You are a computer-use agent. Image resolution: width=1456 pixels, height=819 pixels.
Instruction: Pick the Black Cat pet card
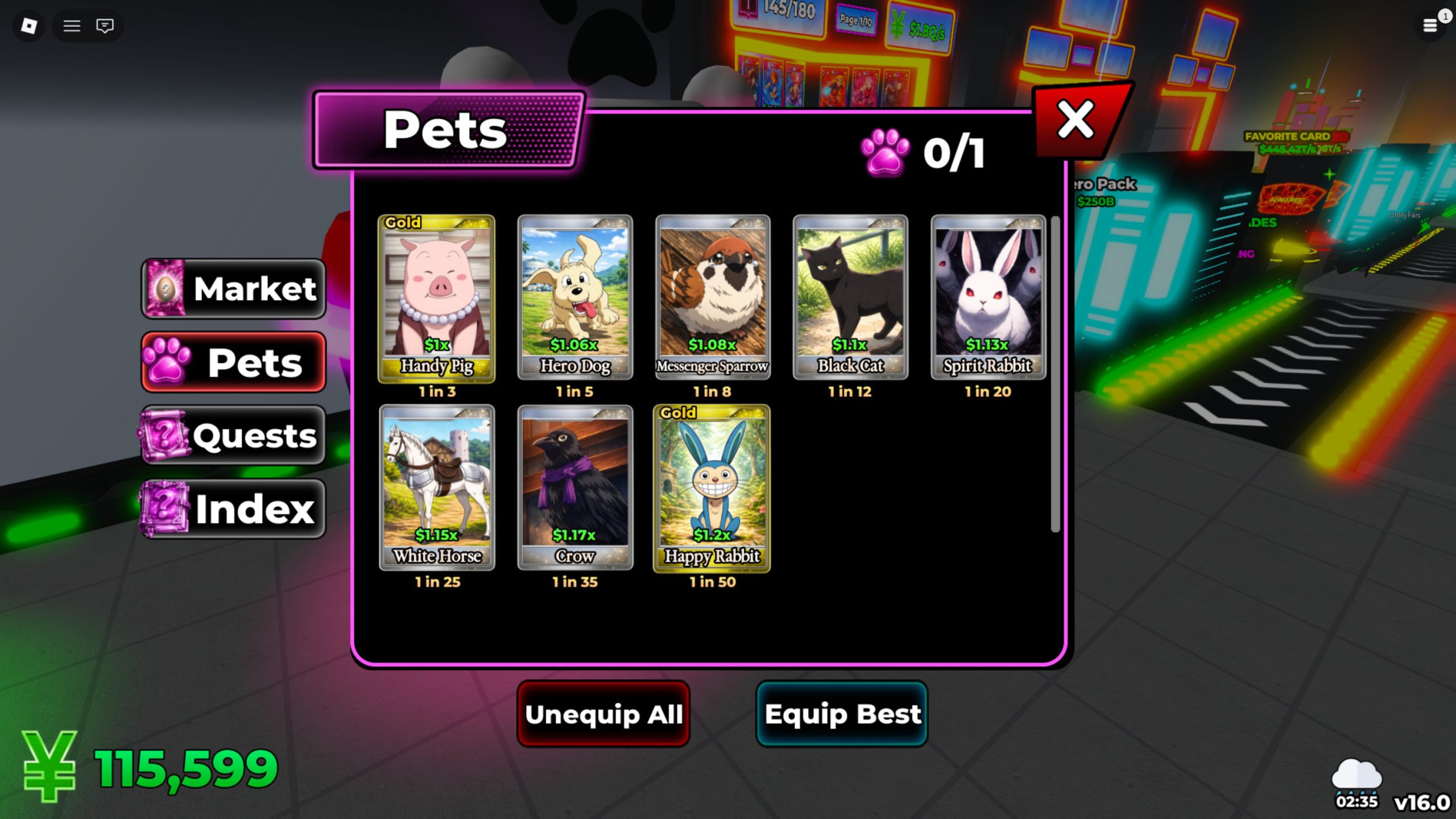(x=850, y=297)
